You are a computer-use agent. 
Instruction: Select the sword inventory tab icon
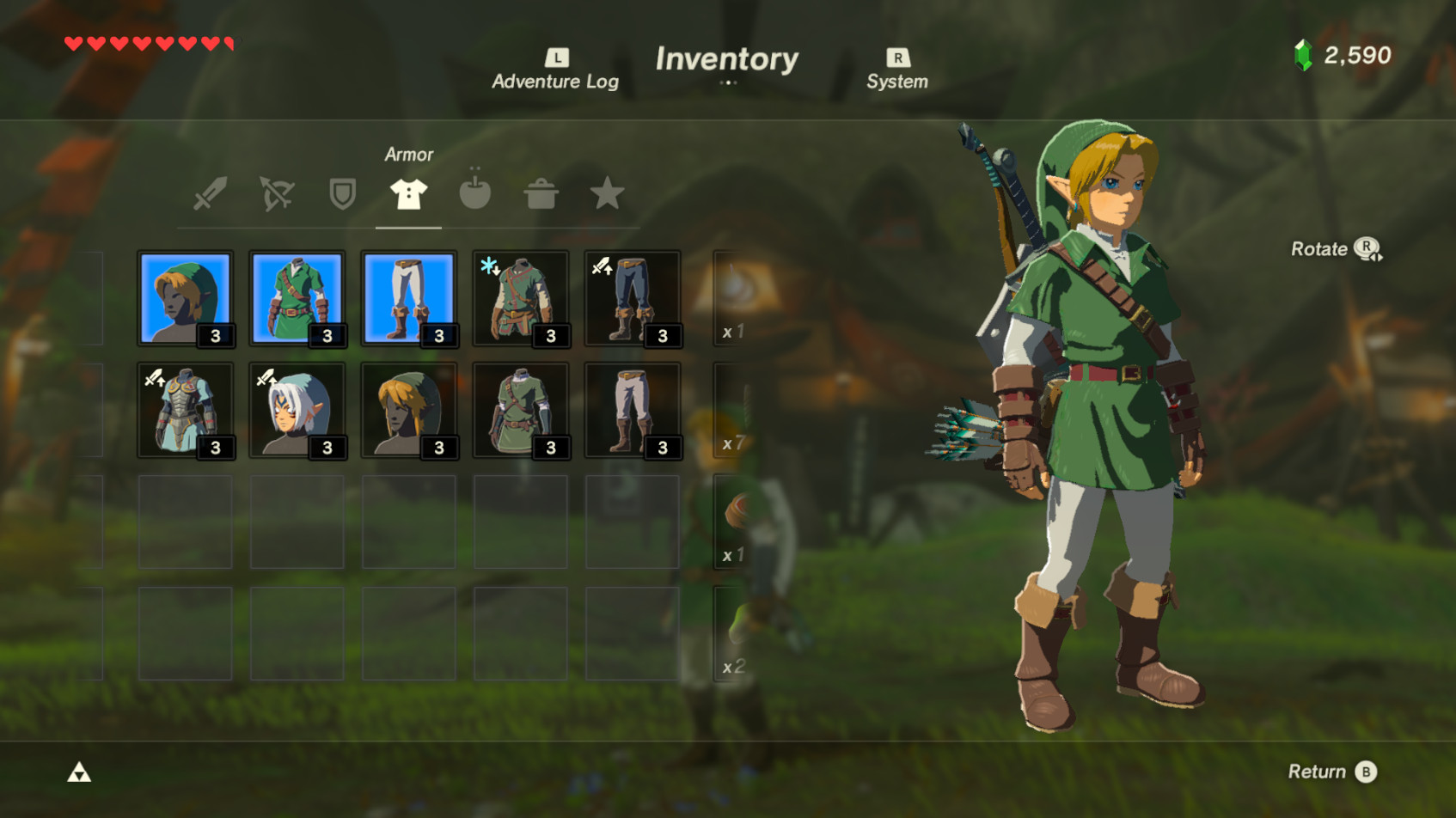click(211, 193)
